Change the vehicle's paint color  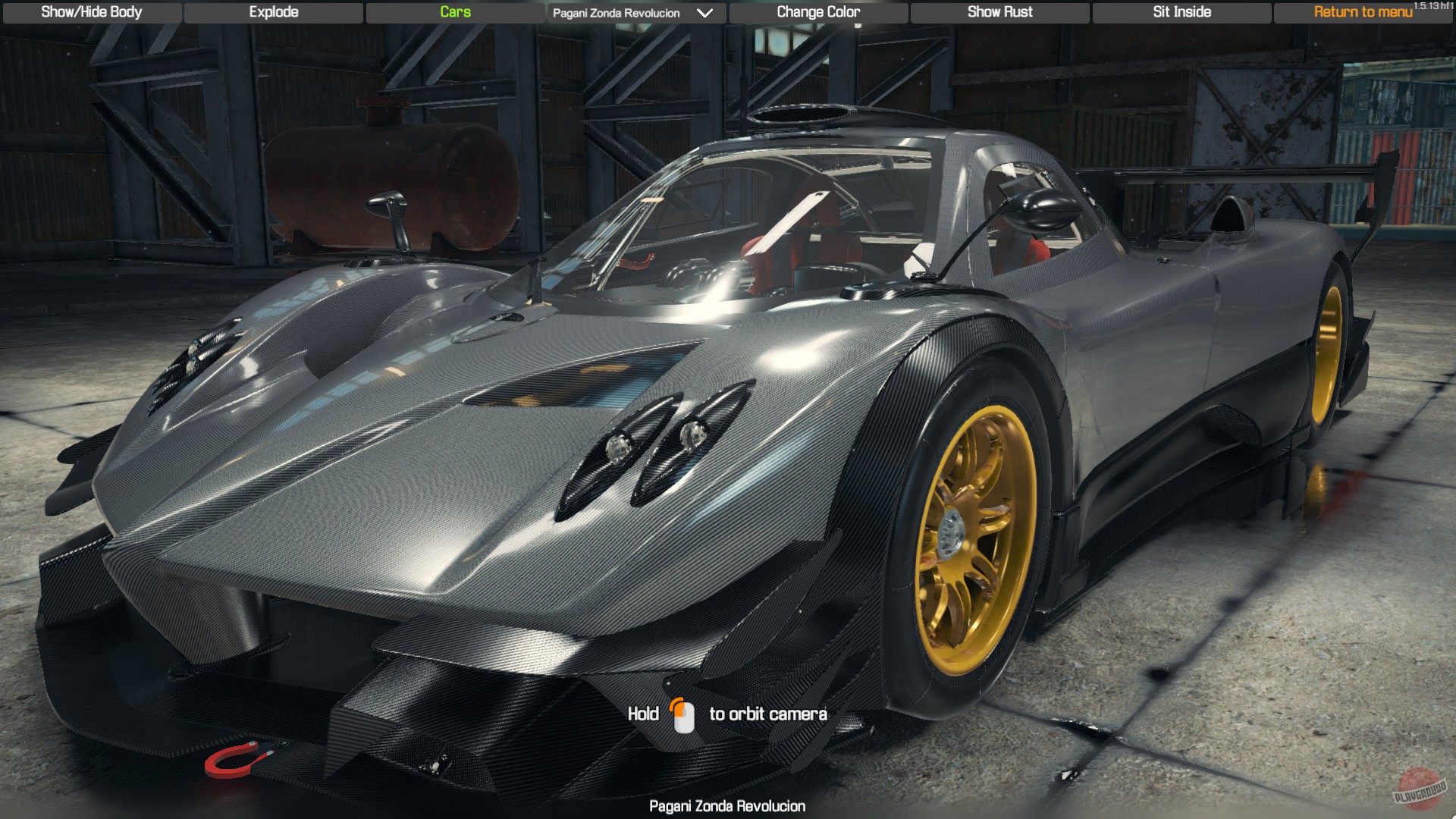click(x=817, y=12)
